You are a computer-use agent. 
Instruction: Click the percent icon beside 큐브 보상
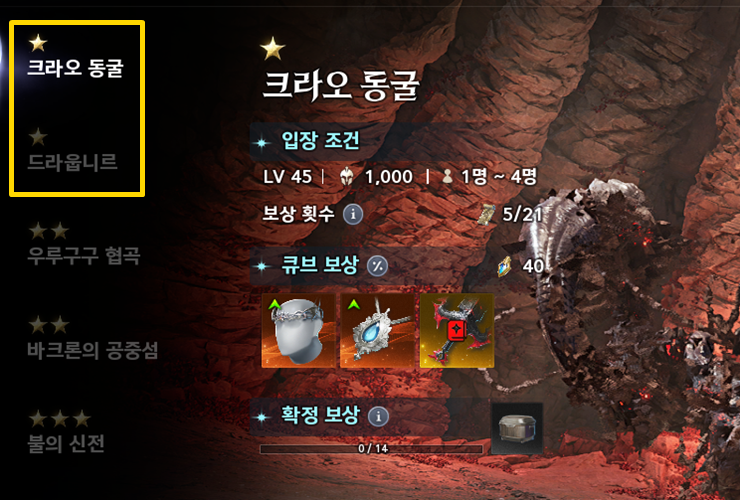pos(377,265)
